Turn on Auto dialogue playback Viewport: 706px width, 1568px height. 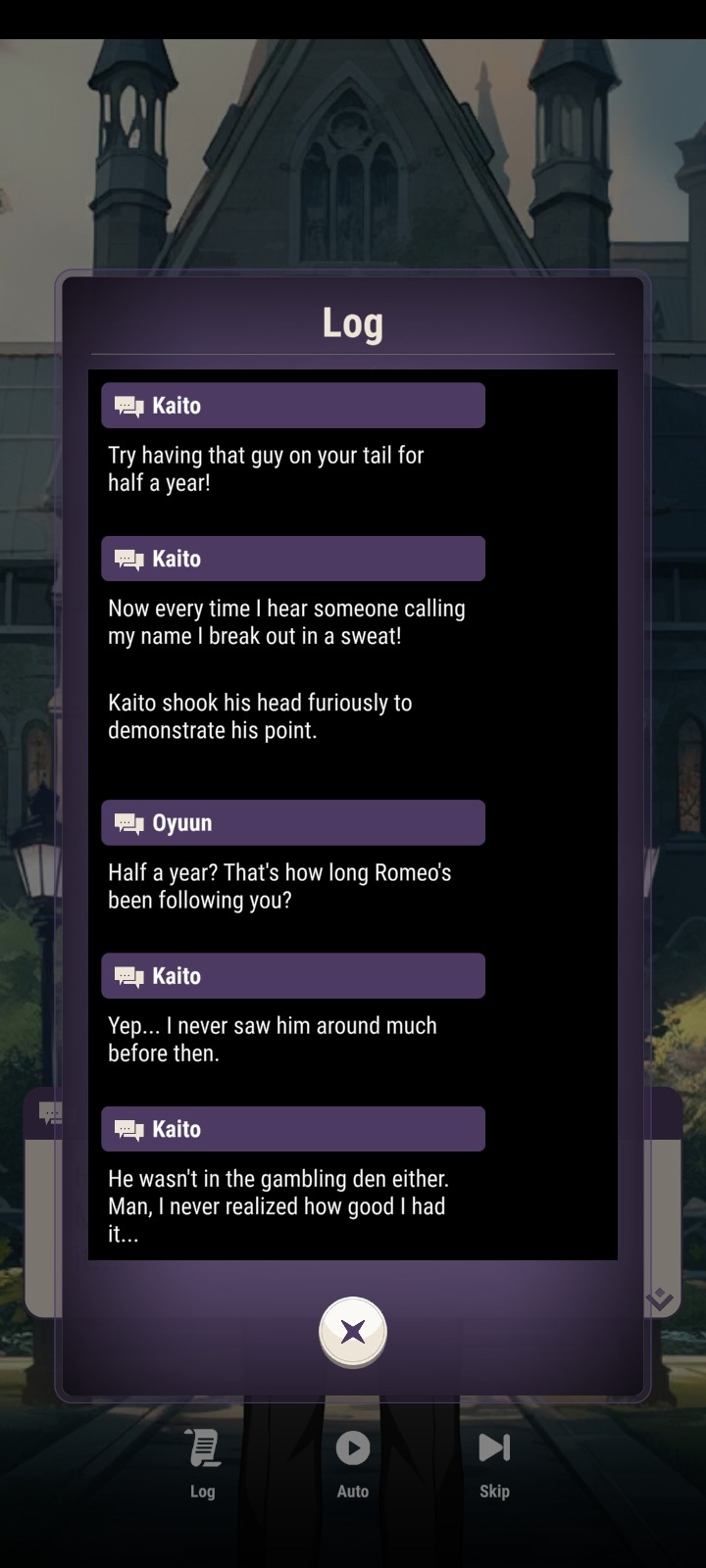click(353, 1461)
